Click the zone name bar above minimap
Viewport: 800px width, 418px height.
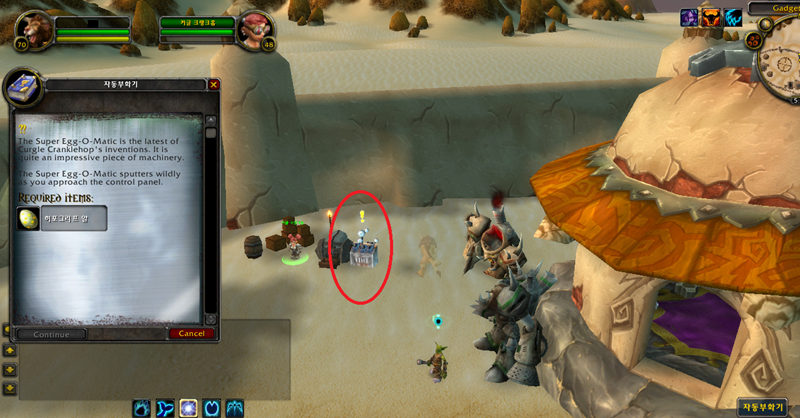coord(786,7)
